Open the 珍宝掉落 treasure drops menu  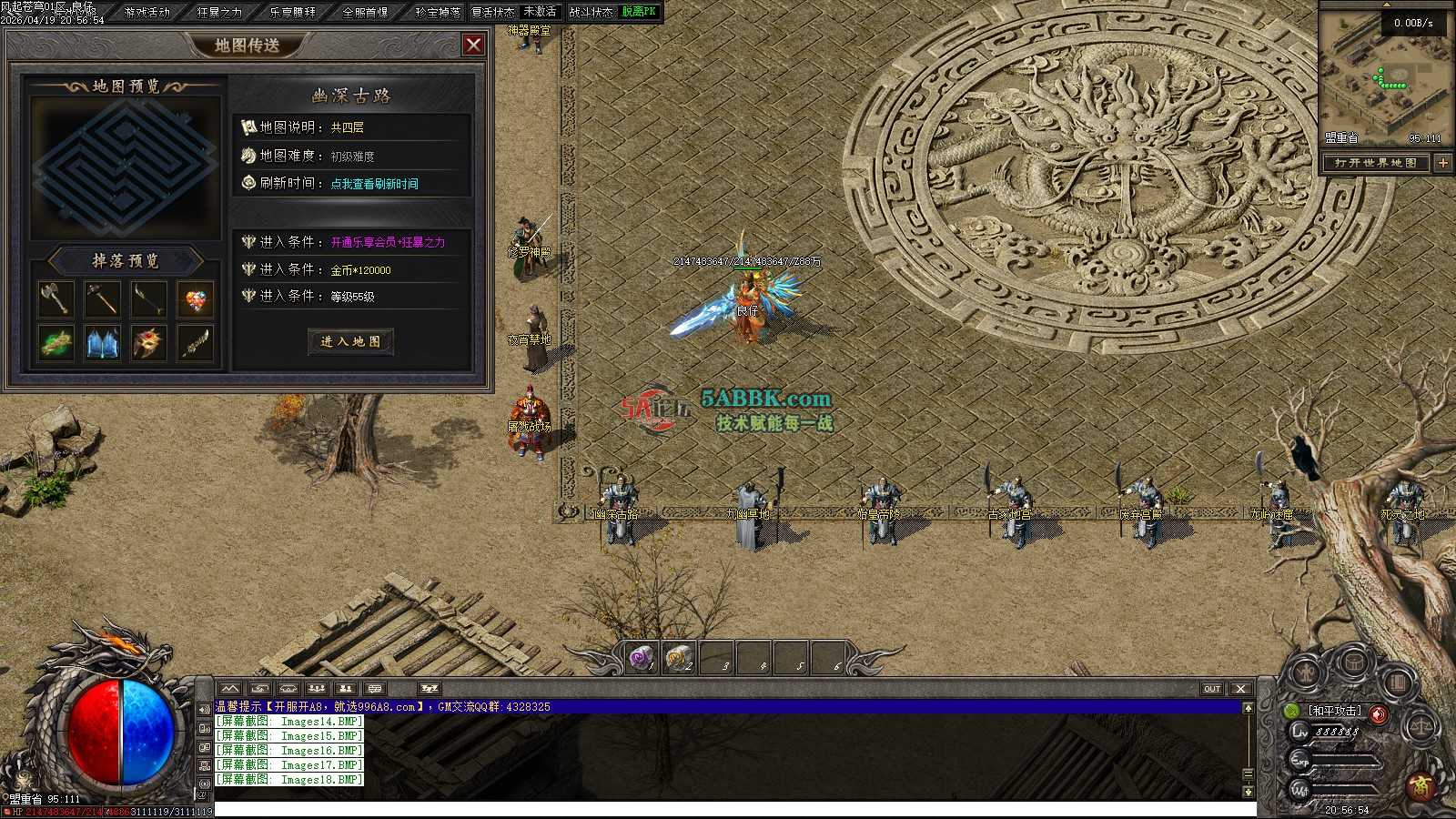(x=437, y=12)
